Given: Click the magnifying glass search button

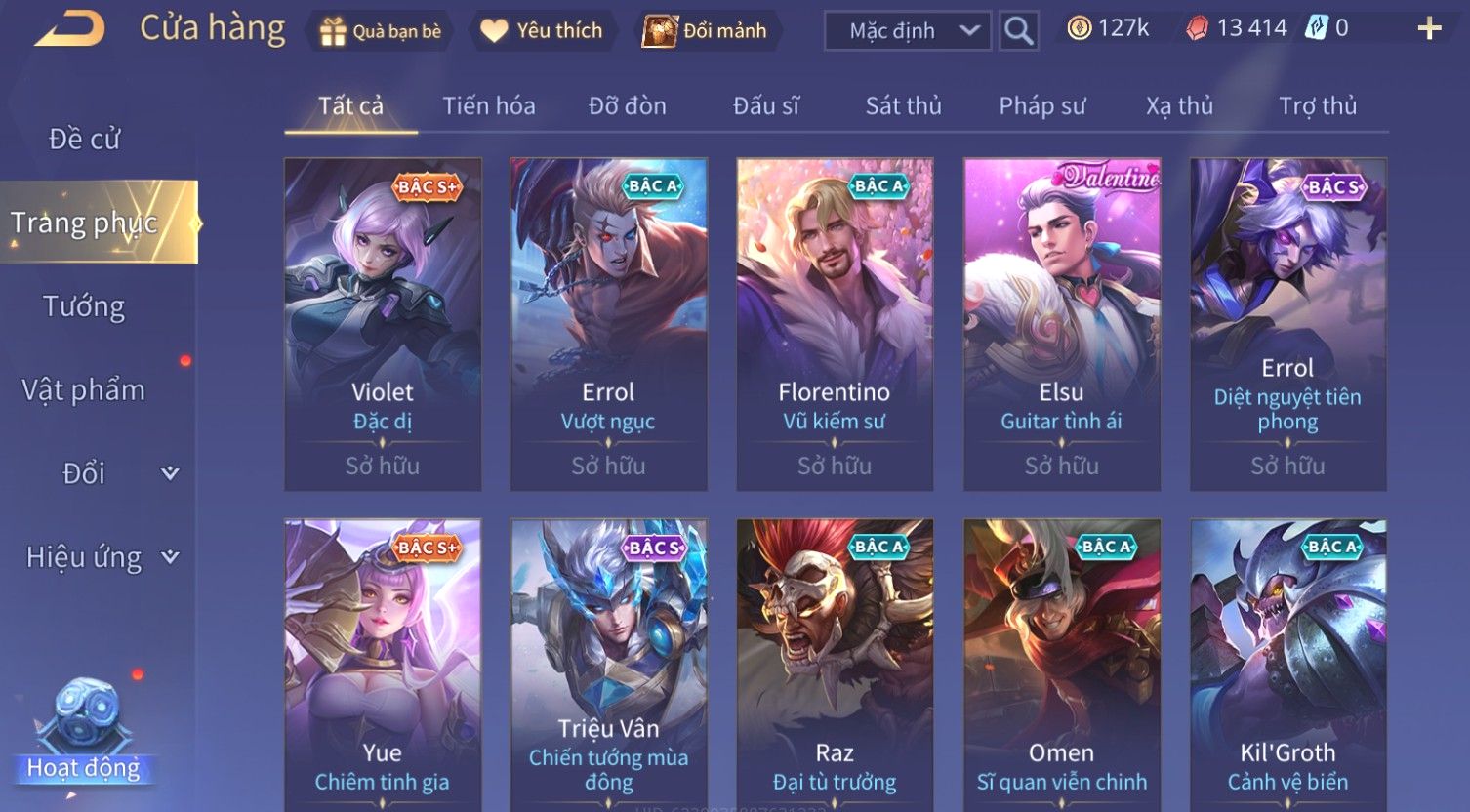Looking at the screenshot, I should pos(1018,31).
